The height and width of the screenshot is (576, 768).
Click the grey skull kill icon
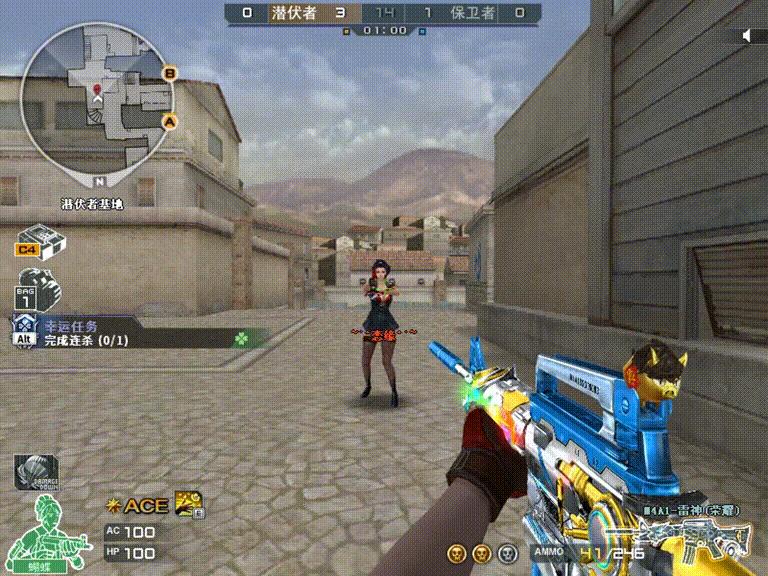pyautogui.click(x=508, y=552)
